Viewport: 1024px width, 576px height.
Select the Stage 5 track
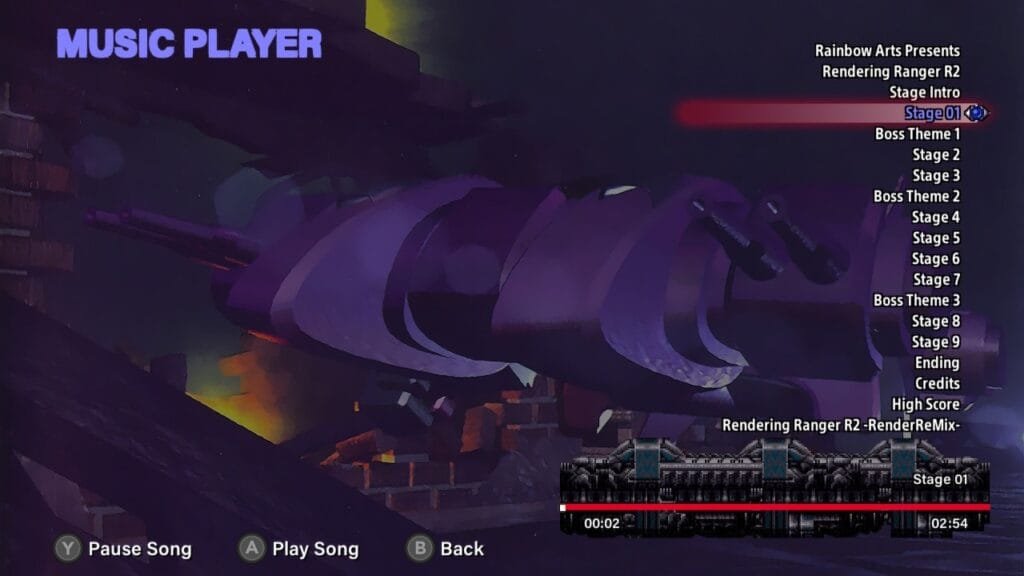click(936, 238)
